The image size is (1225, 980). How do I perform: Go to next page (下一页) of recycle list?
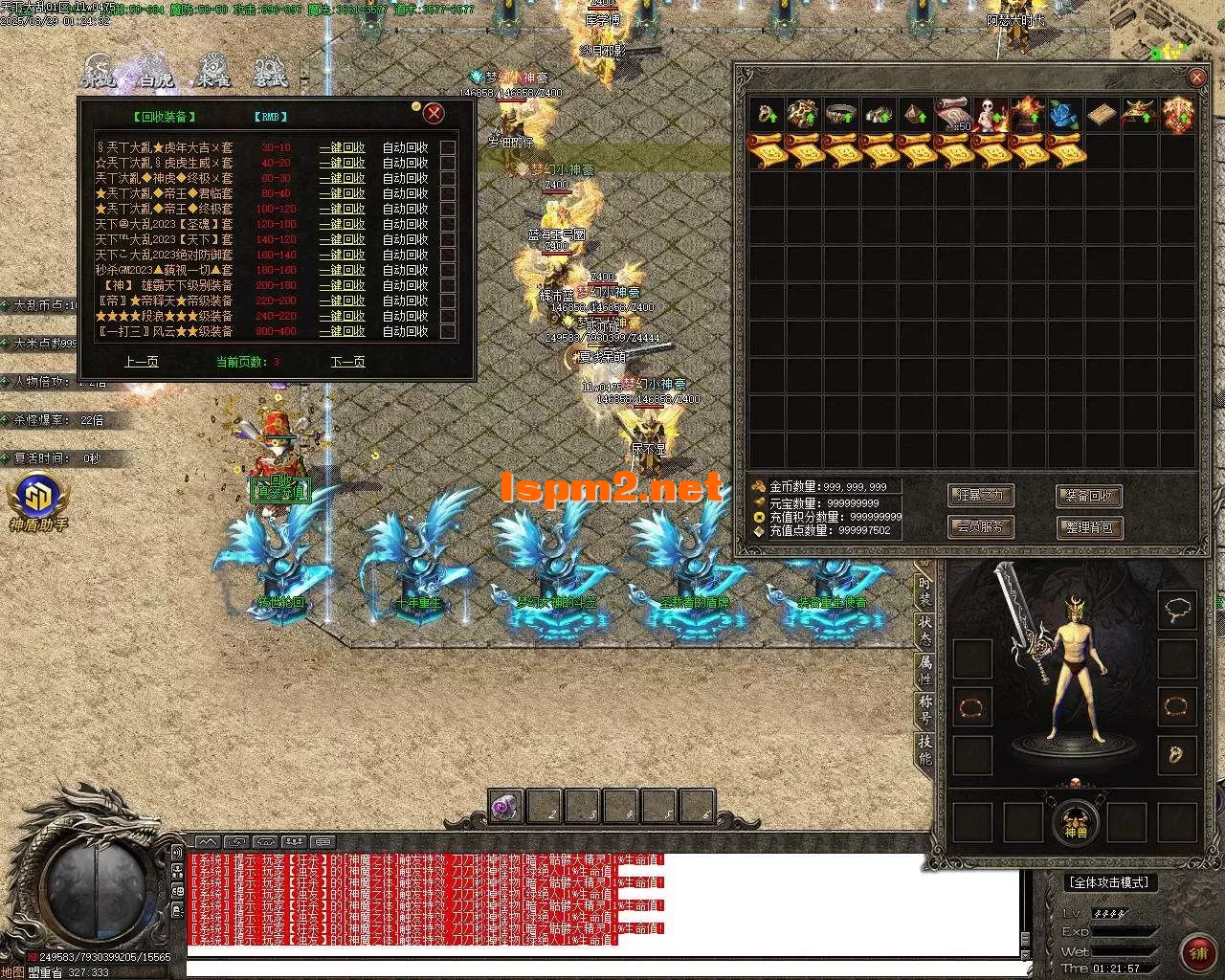[347, 362]
